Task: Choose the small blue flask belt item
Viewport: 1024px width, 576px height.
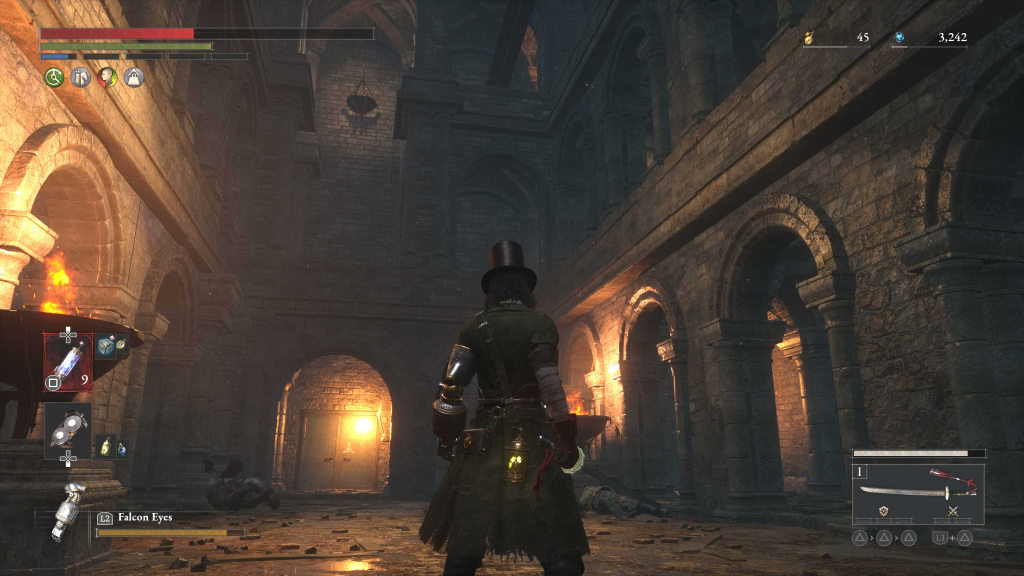Action: tap(121, 448)
